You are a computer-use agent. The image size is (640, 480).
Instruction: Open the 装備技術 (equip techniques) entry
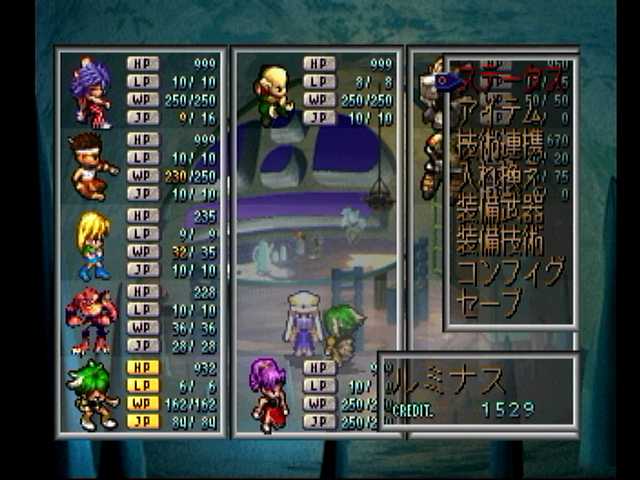pyautogui.click(x=501, y=242)
